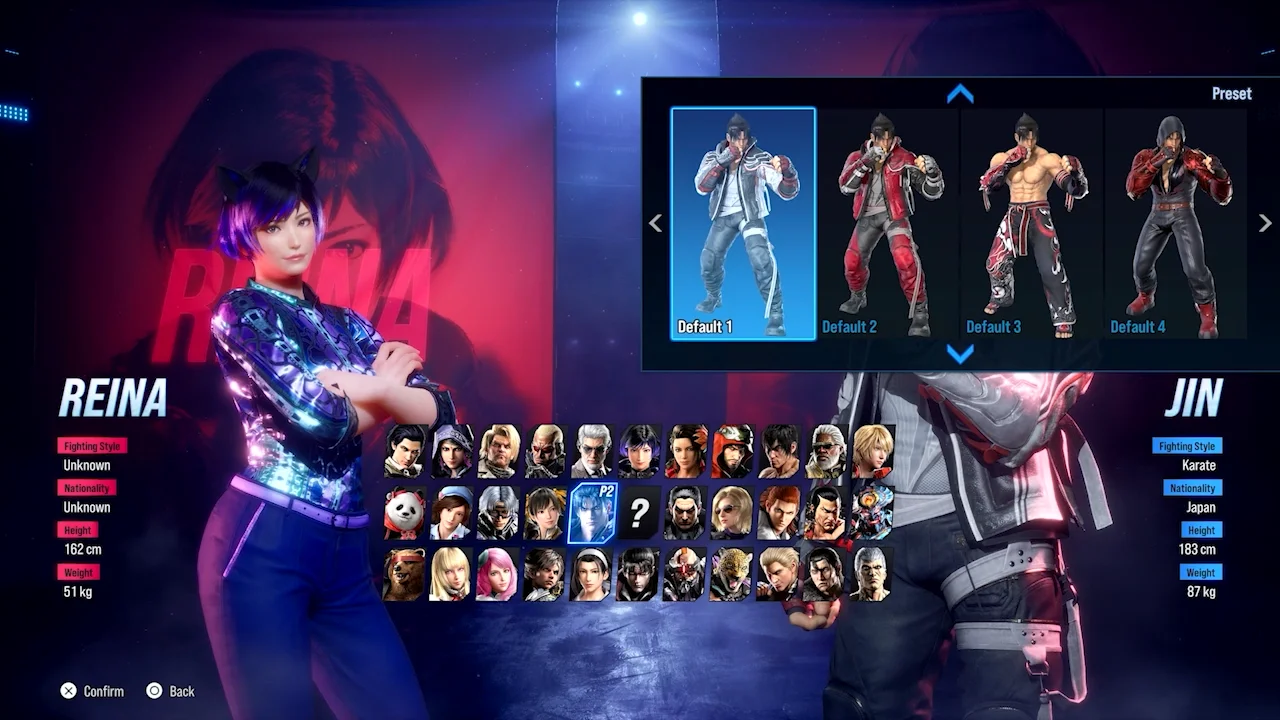Click the up arrow above the preset list
Viewport: 1280px width, 720px height.
tap(960, 94)
